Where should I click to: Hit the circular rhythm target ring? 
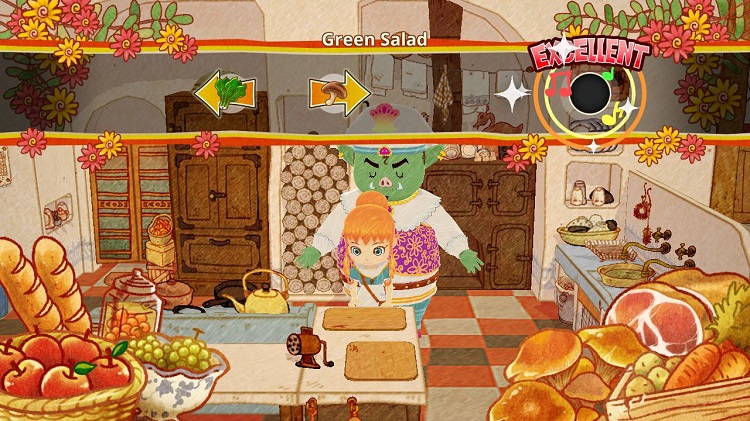590,95
